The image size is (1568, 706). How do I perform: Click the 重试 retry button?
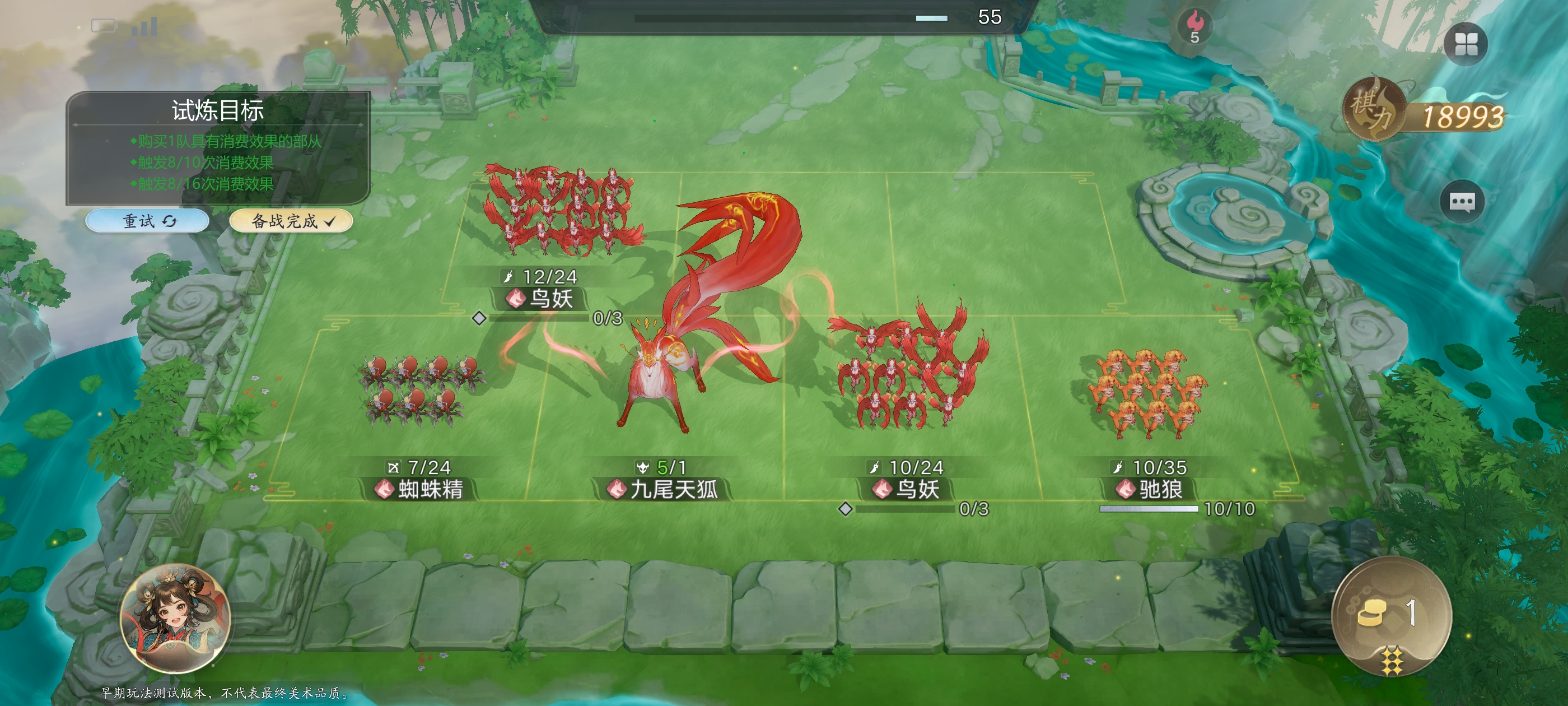pos(147,221)
